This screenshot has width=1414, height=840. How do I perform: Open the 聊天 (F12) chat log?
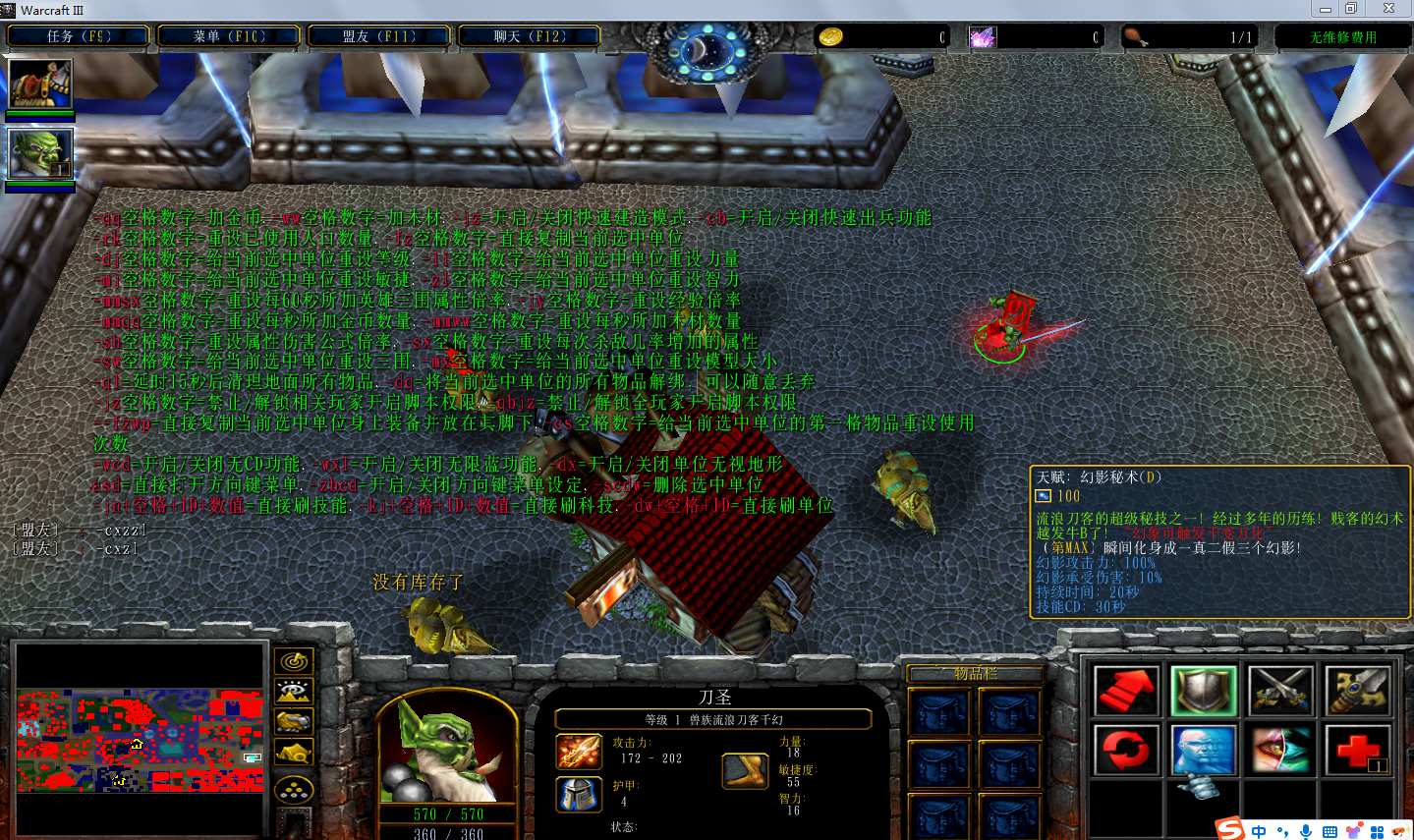(x=530, y=36)
